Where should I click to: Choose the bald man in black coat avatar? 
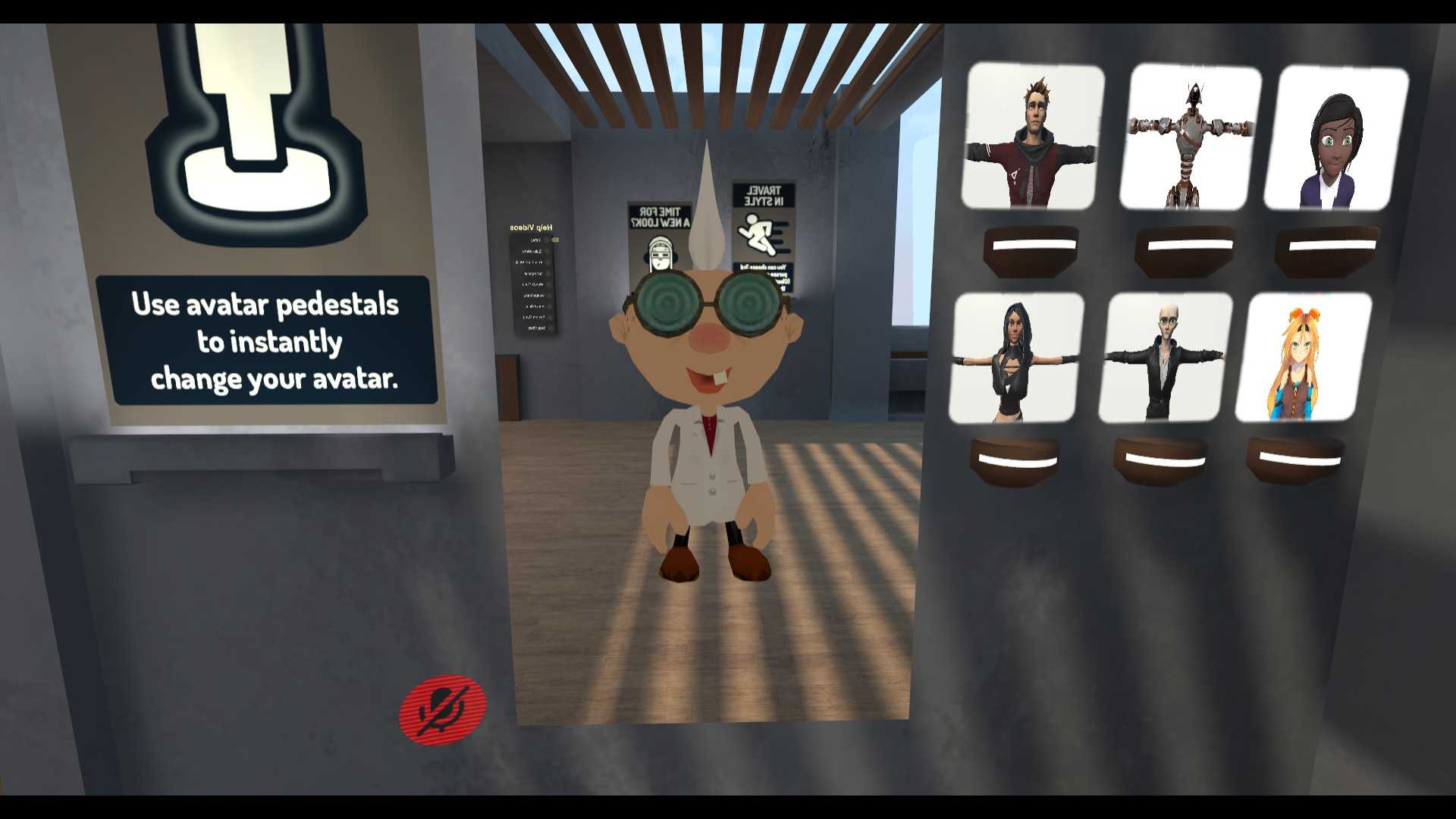(1164, 358)
